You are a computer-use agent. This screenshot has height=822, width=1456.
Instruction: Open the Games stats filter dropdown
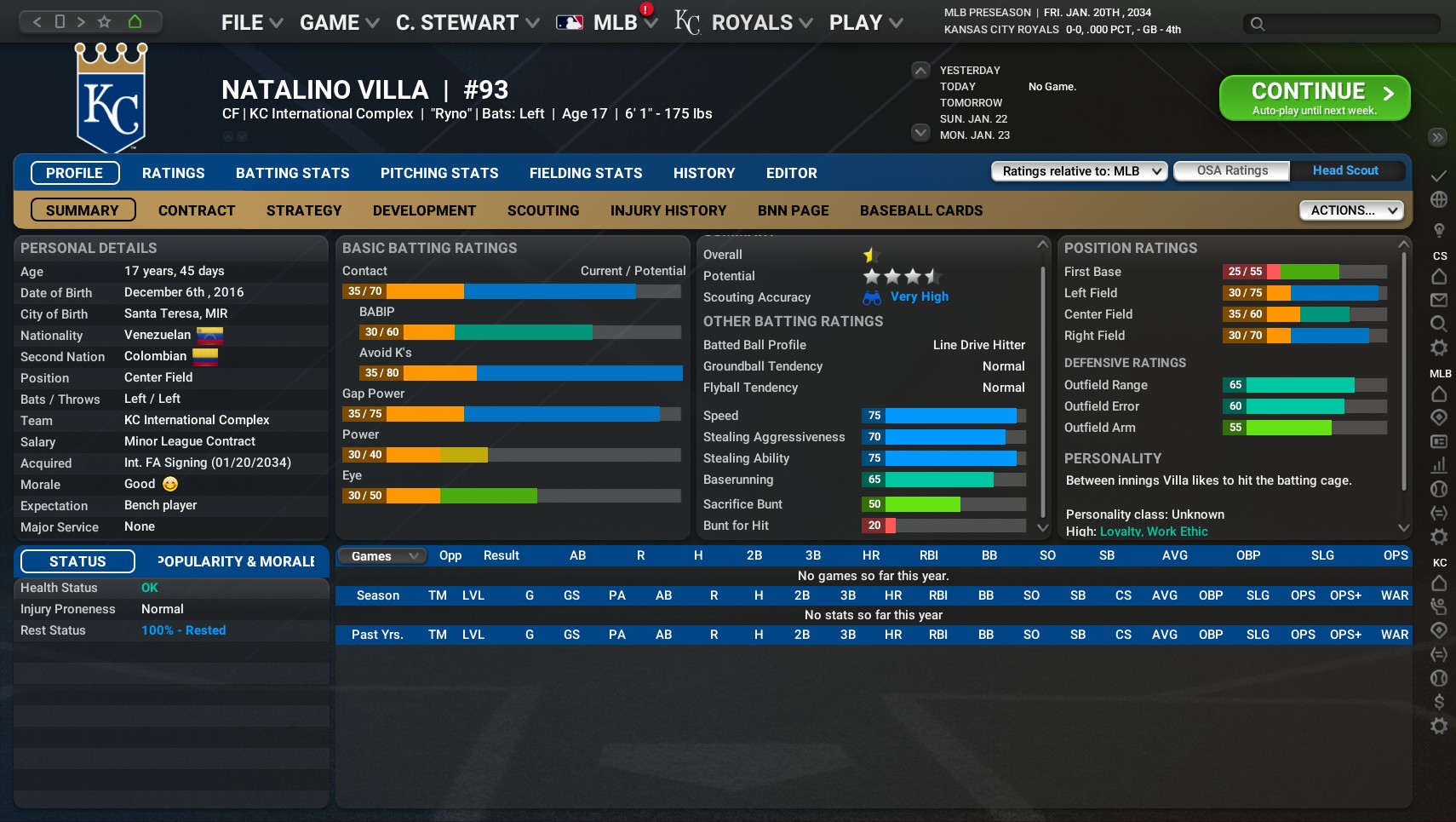pos(381,555)
